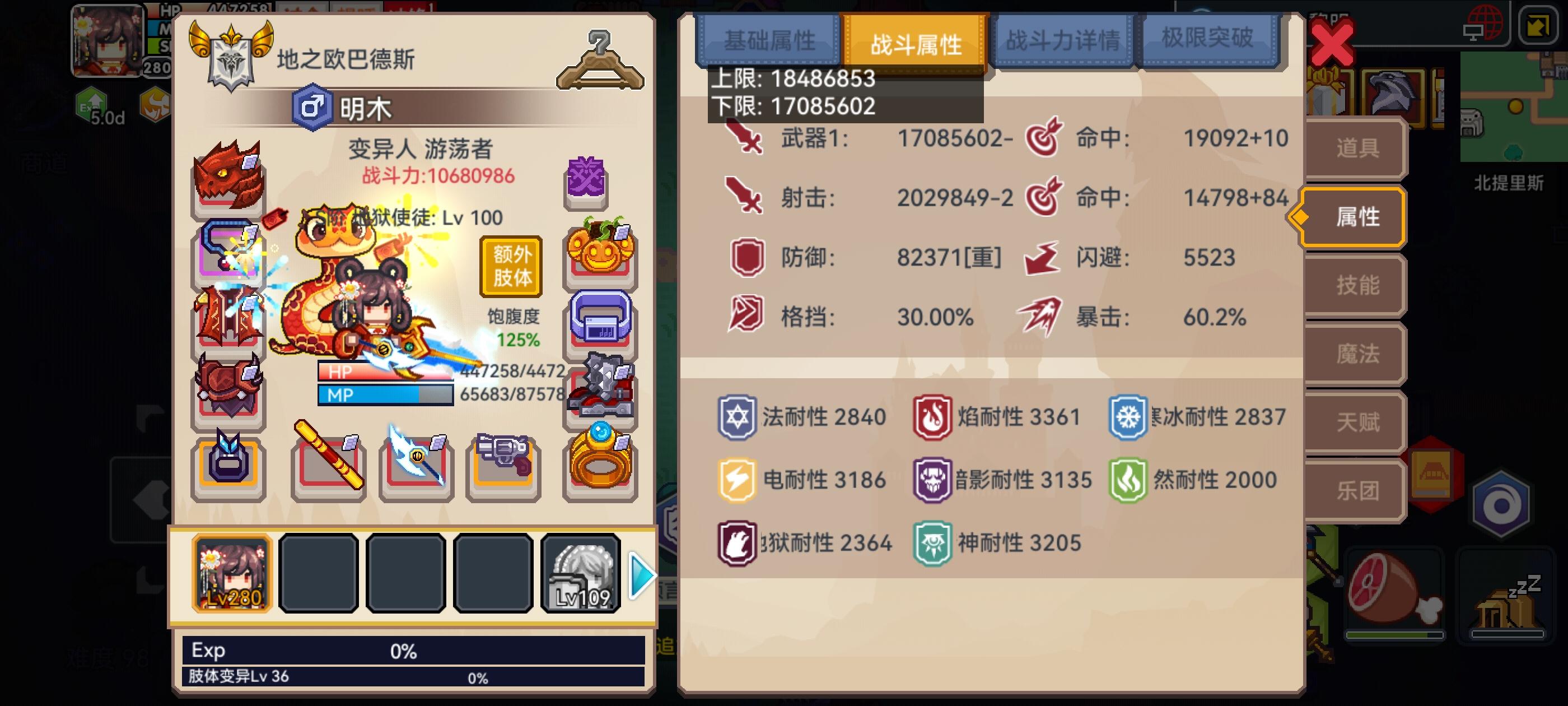Switch to the 基础属性 tab

pyautogui.click(x=769, y=40)
